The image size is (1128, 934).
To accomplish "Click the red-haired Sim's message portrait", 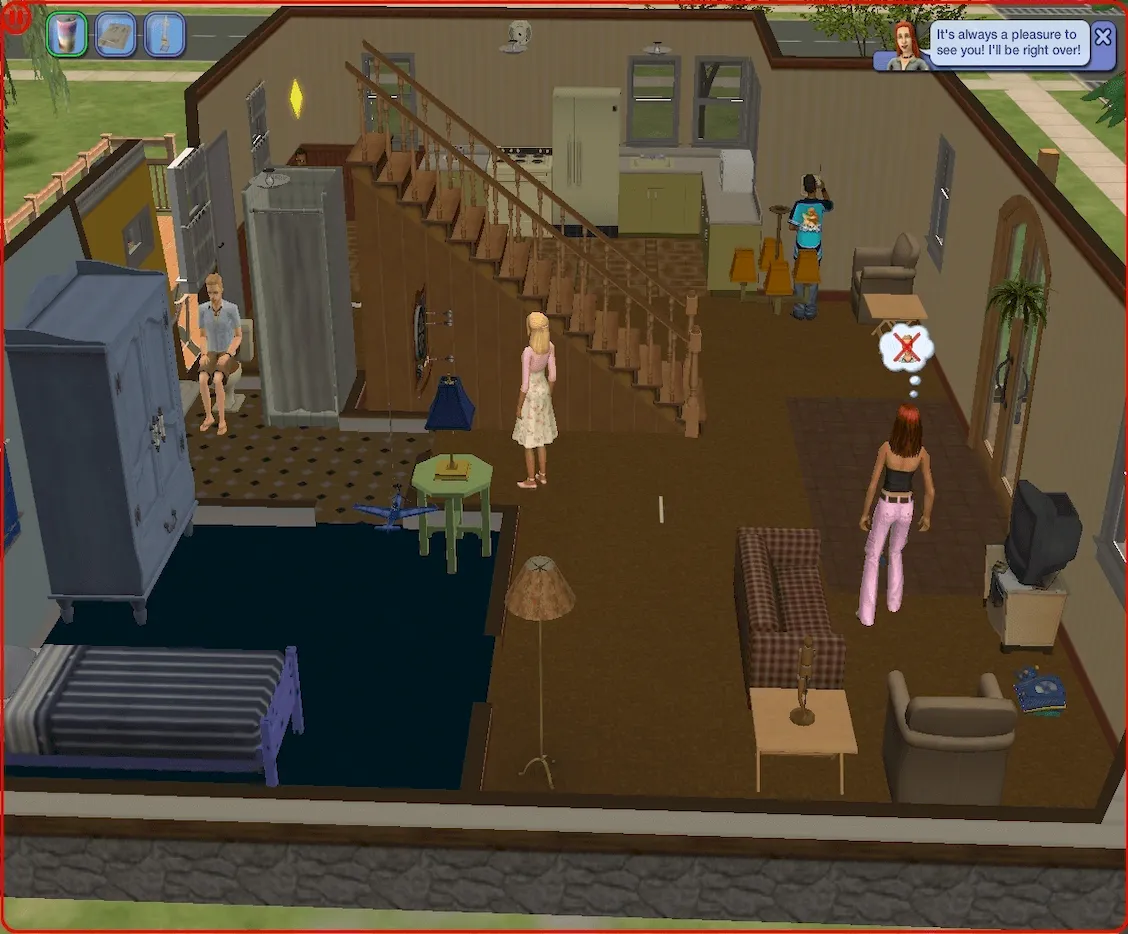I will tap(907, 46).
